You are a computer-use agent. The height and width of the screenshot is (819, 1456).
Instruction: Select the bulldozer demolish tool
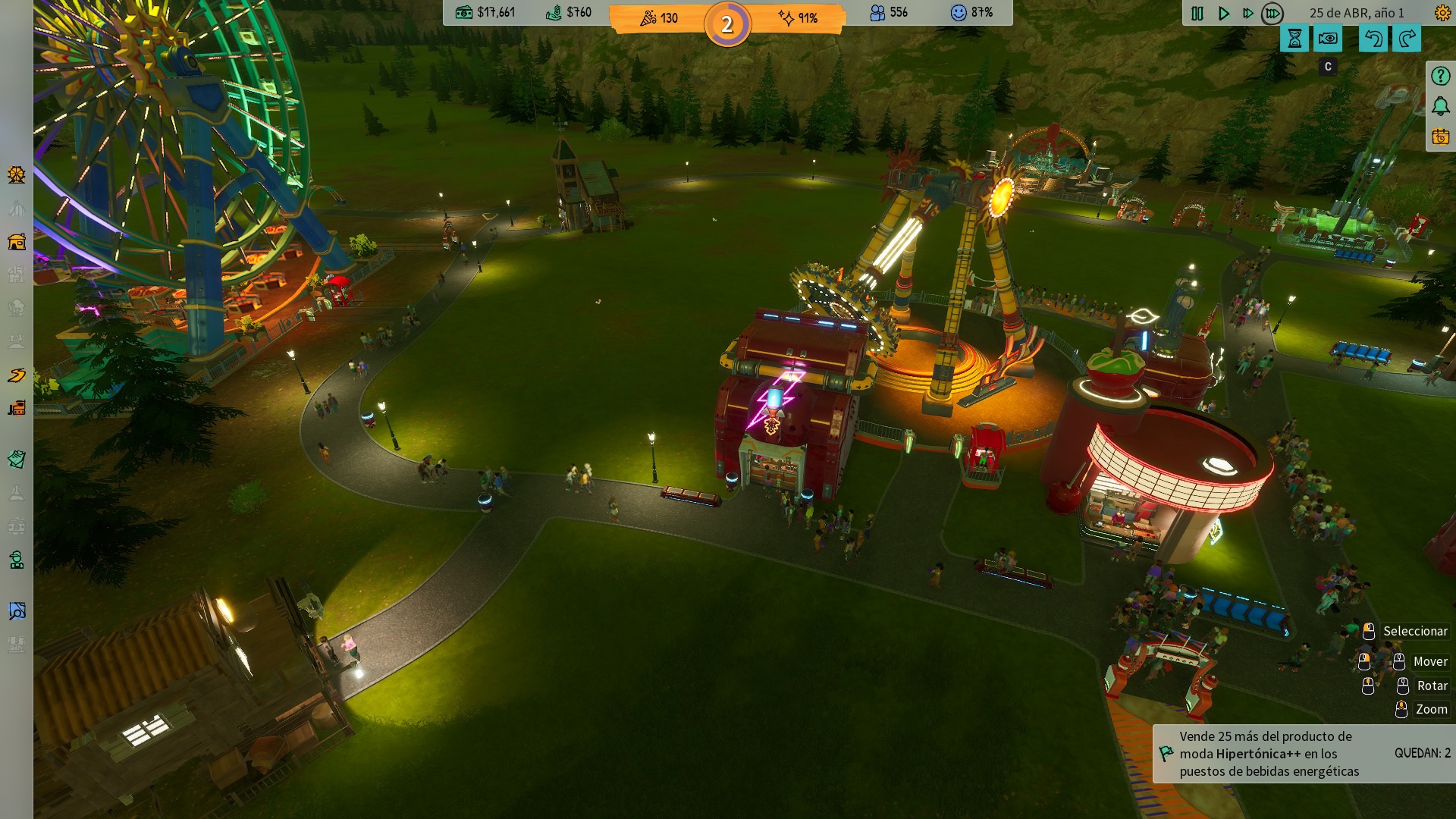[17, 409]
